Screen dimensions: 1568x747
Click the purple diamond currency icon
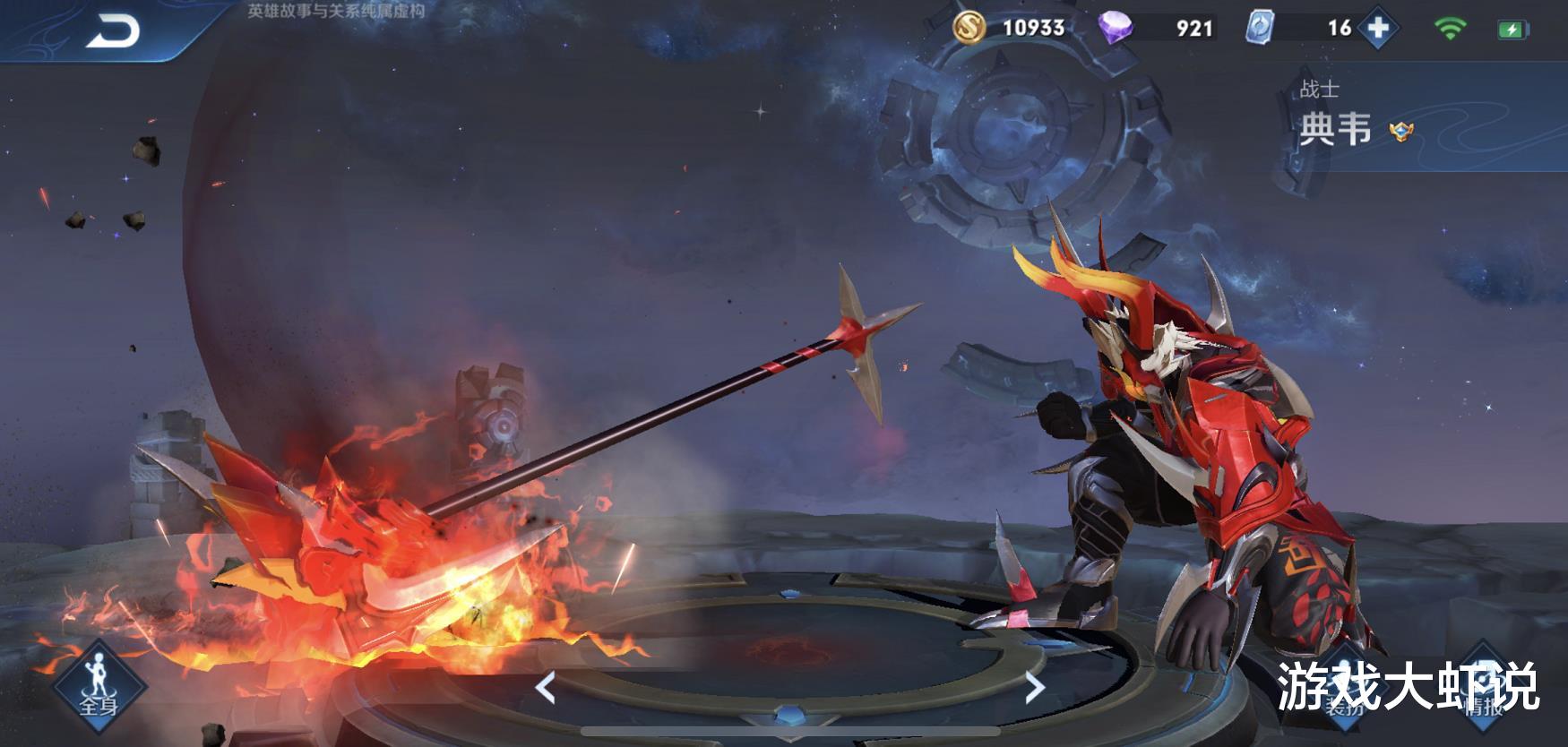(1116, 29)
